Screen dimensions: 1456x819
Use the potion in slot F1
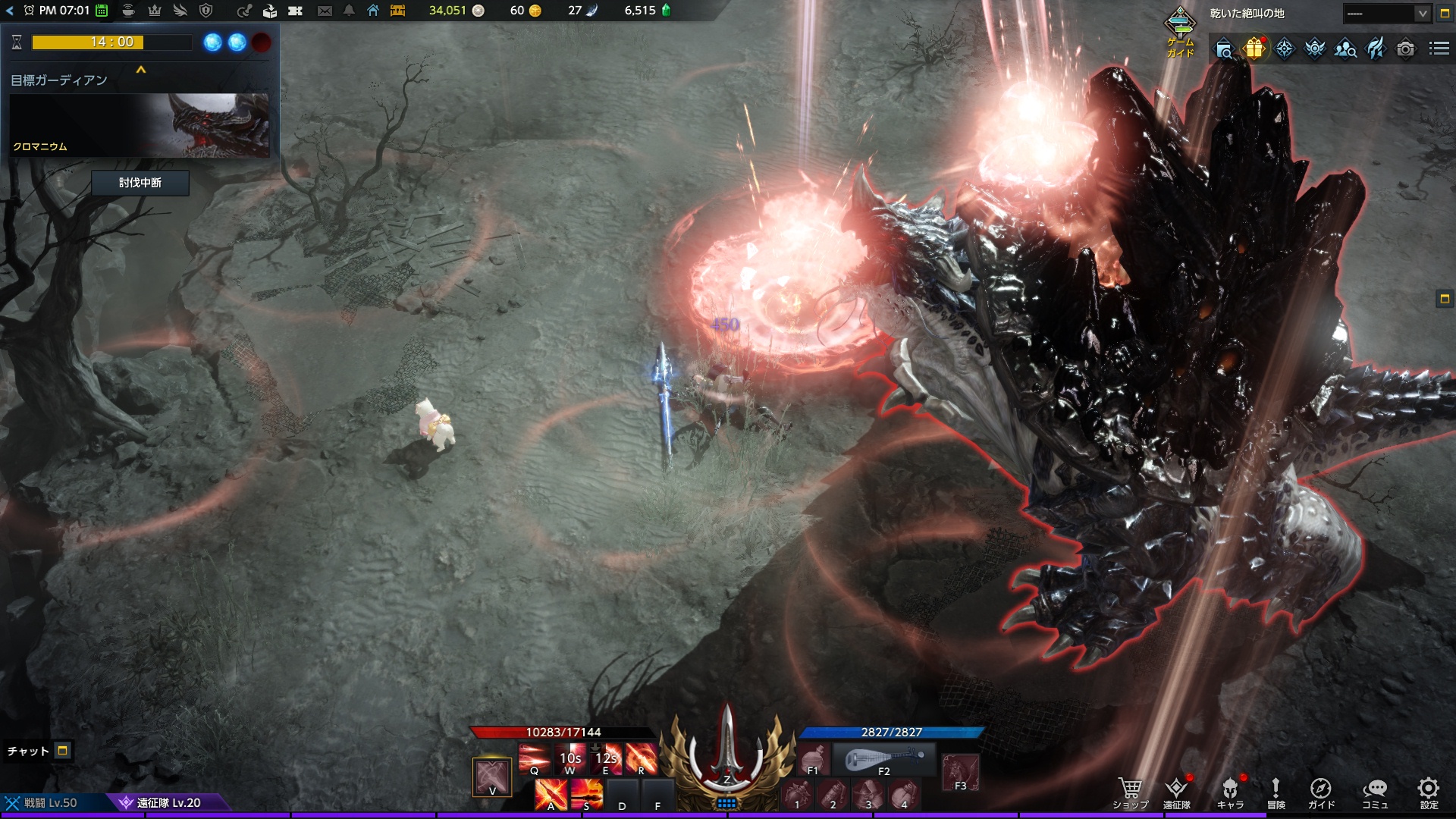(812, 758)
